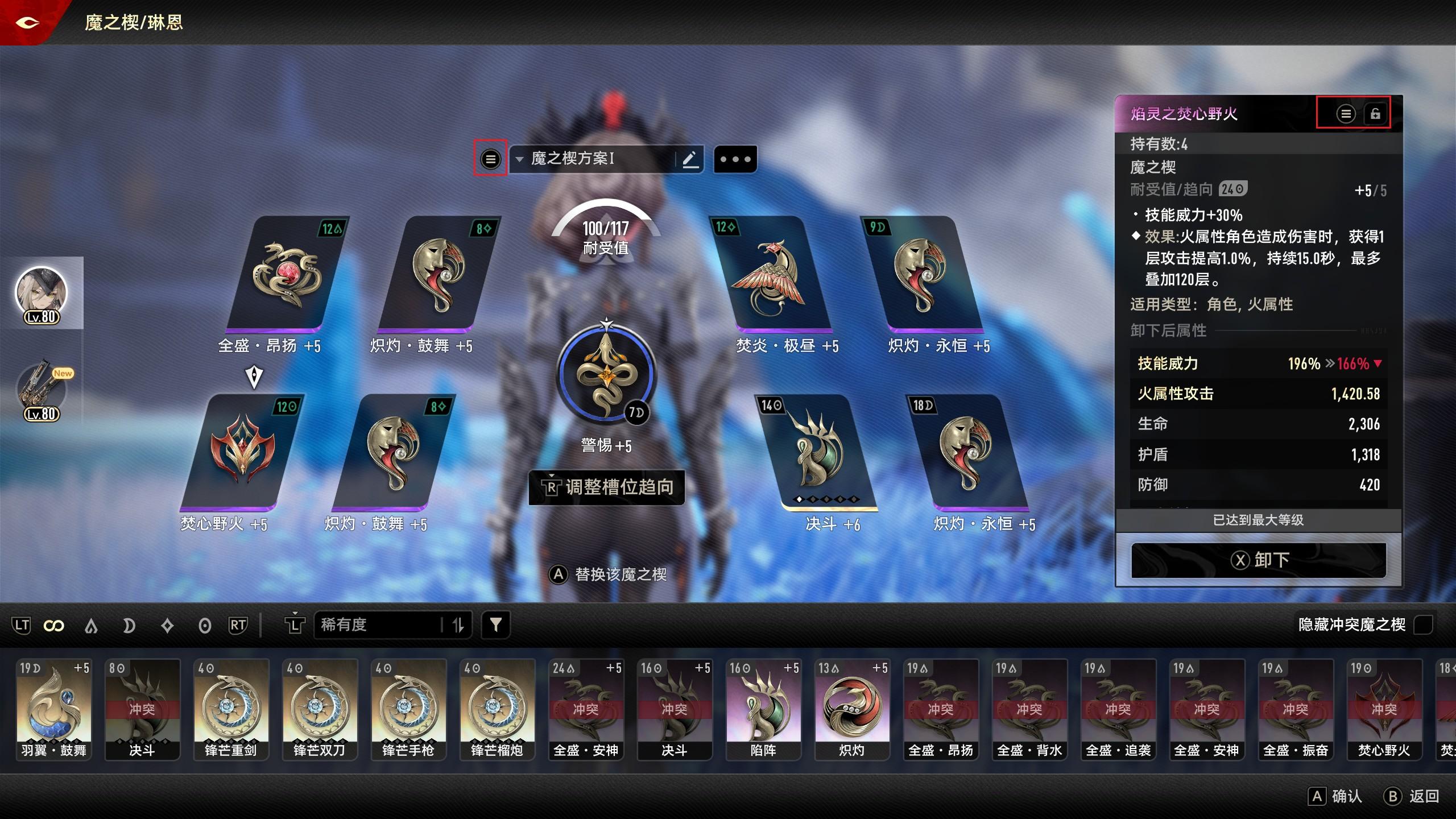Click the 调整槽位趋向 button
1456x819 pixels.
tap(607, 487)
